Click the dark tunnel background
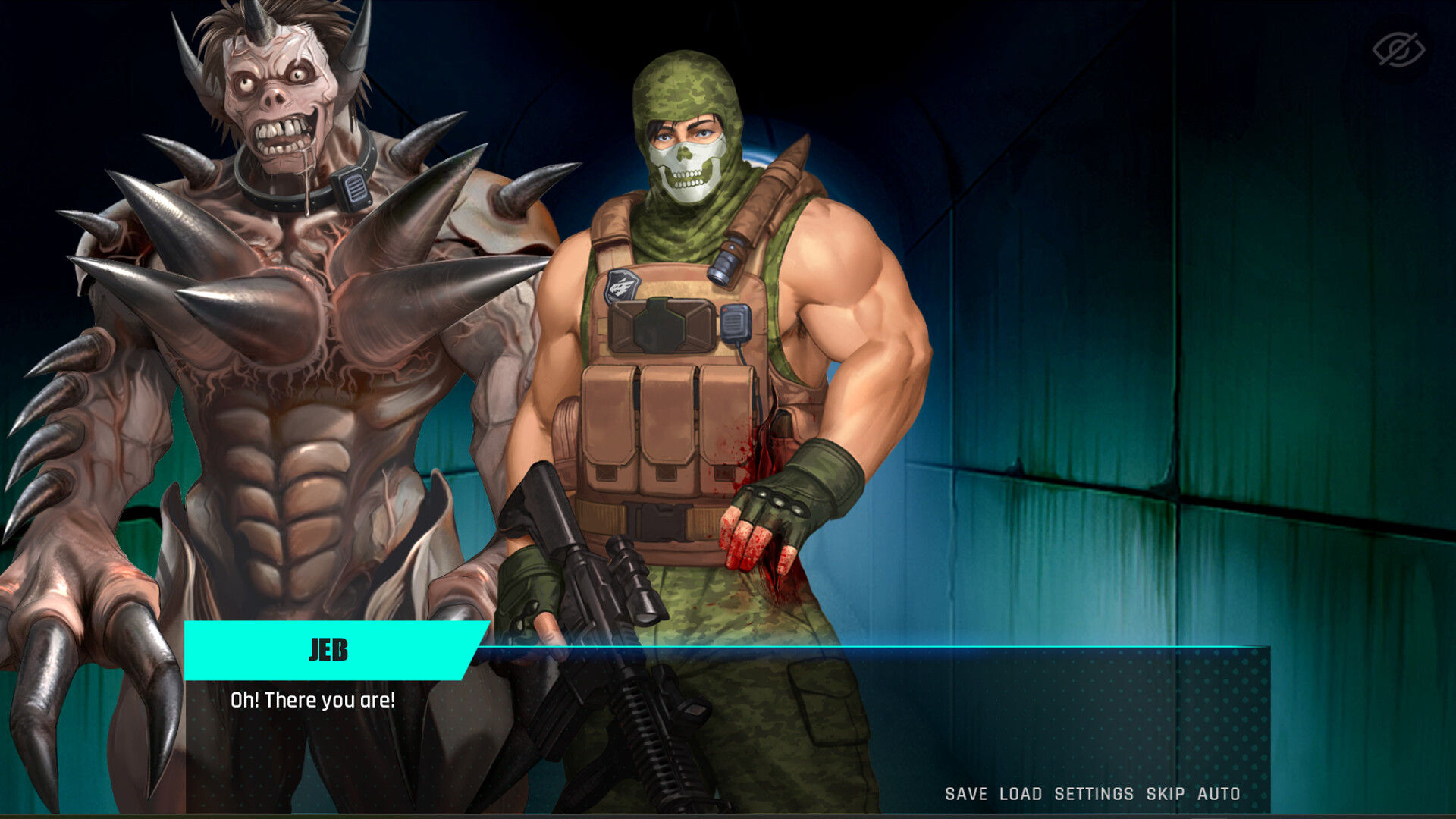The width and height of the screenshot is (1456, 819). click(1175, 303)
